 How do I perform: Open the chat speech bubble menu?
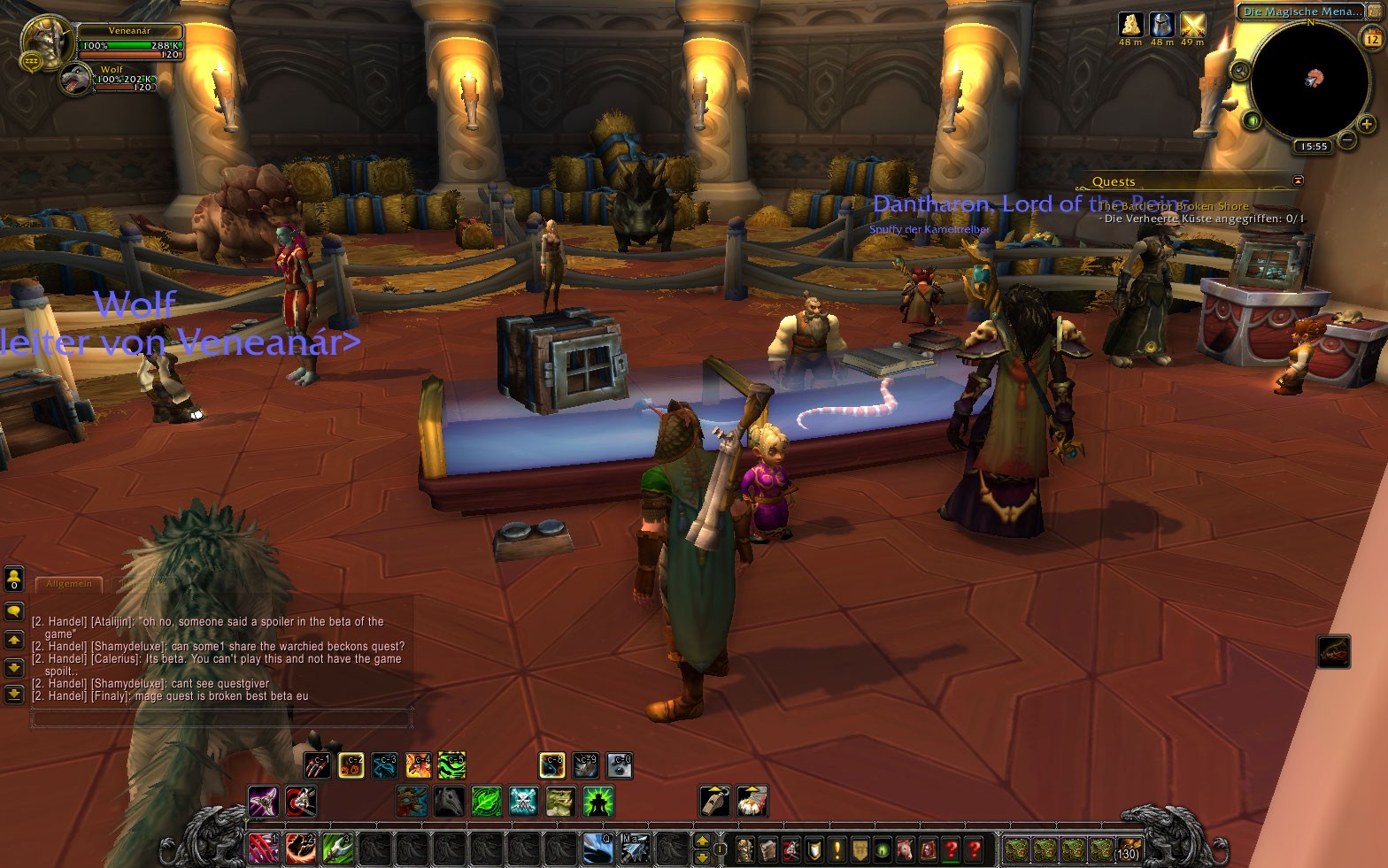click(13, 611)
